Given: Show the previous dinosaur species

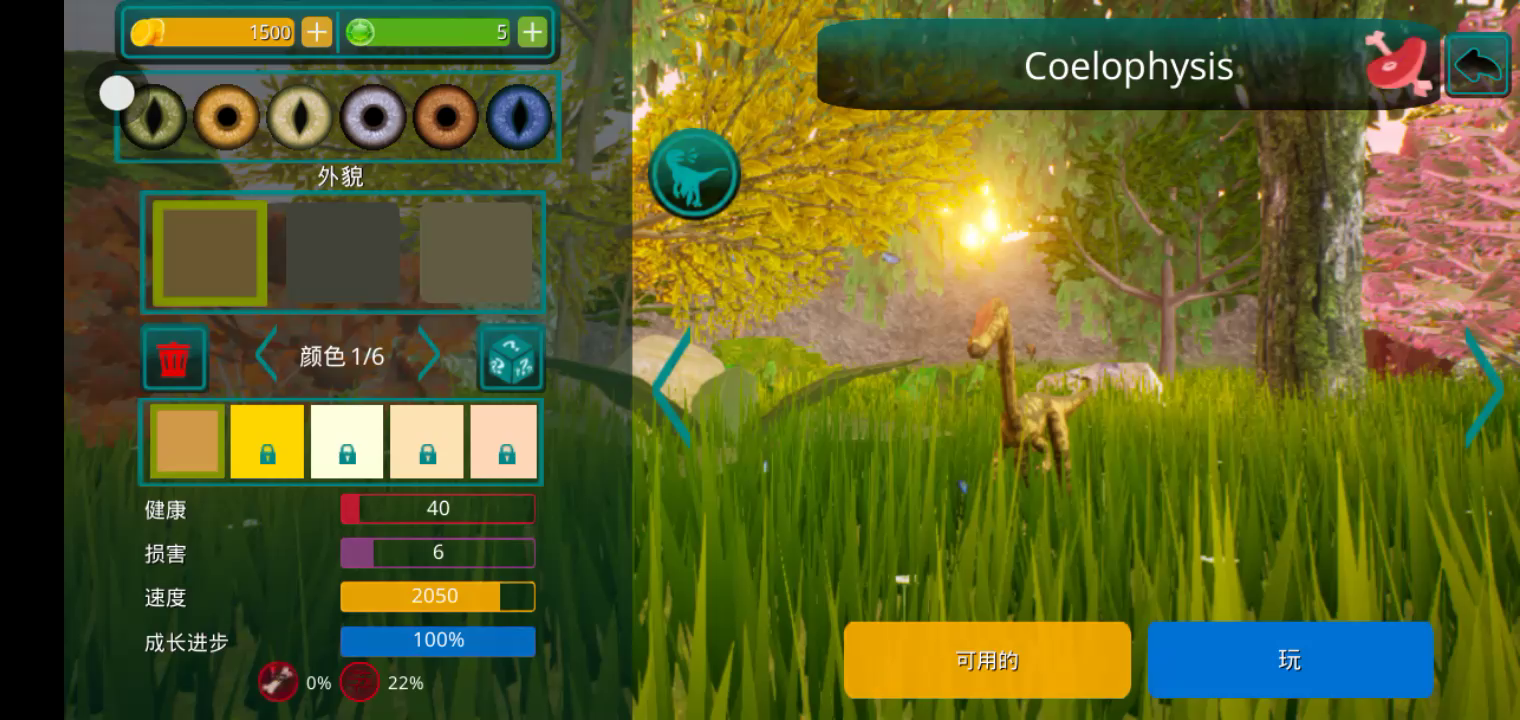Looking at the screenshot, I should point(673,388).
